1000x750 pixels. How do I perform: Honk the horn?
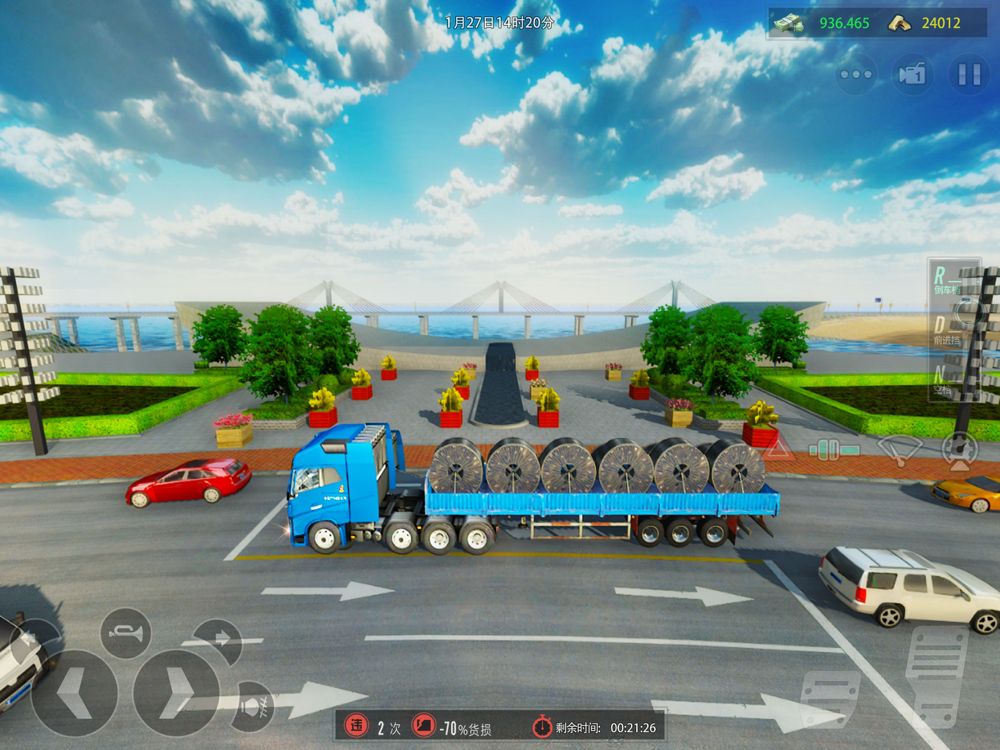click(126, 633)
